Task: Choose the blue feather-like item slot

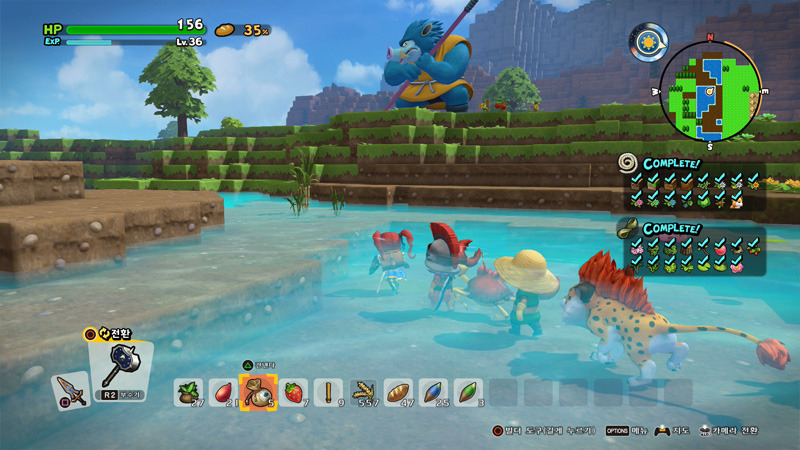Action: pos(433,392)
